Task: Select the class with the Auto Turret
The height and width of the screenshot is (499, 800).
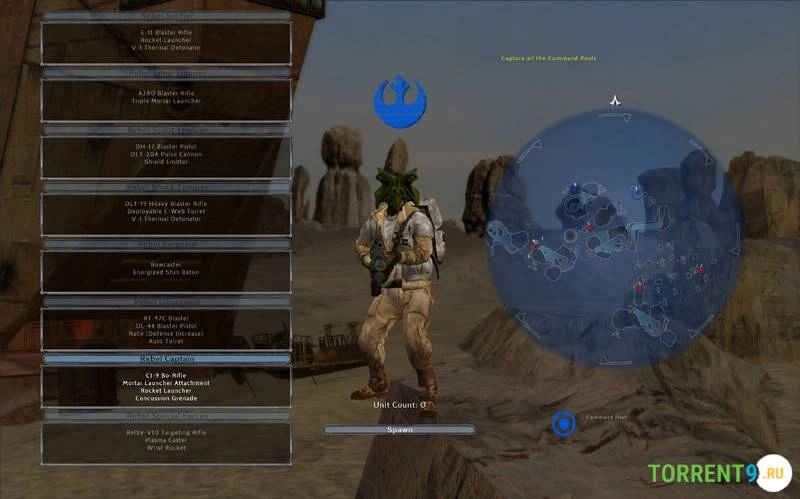Action: pyautogui.click(x=166, y=328)
